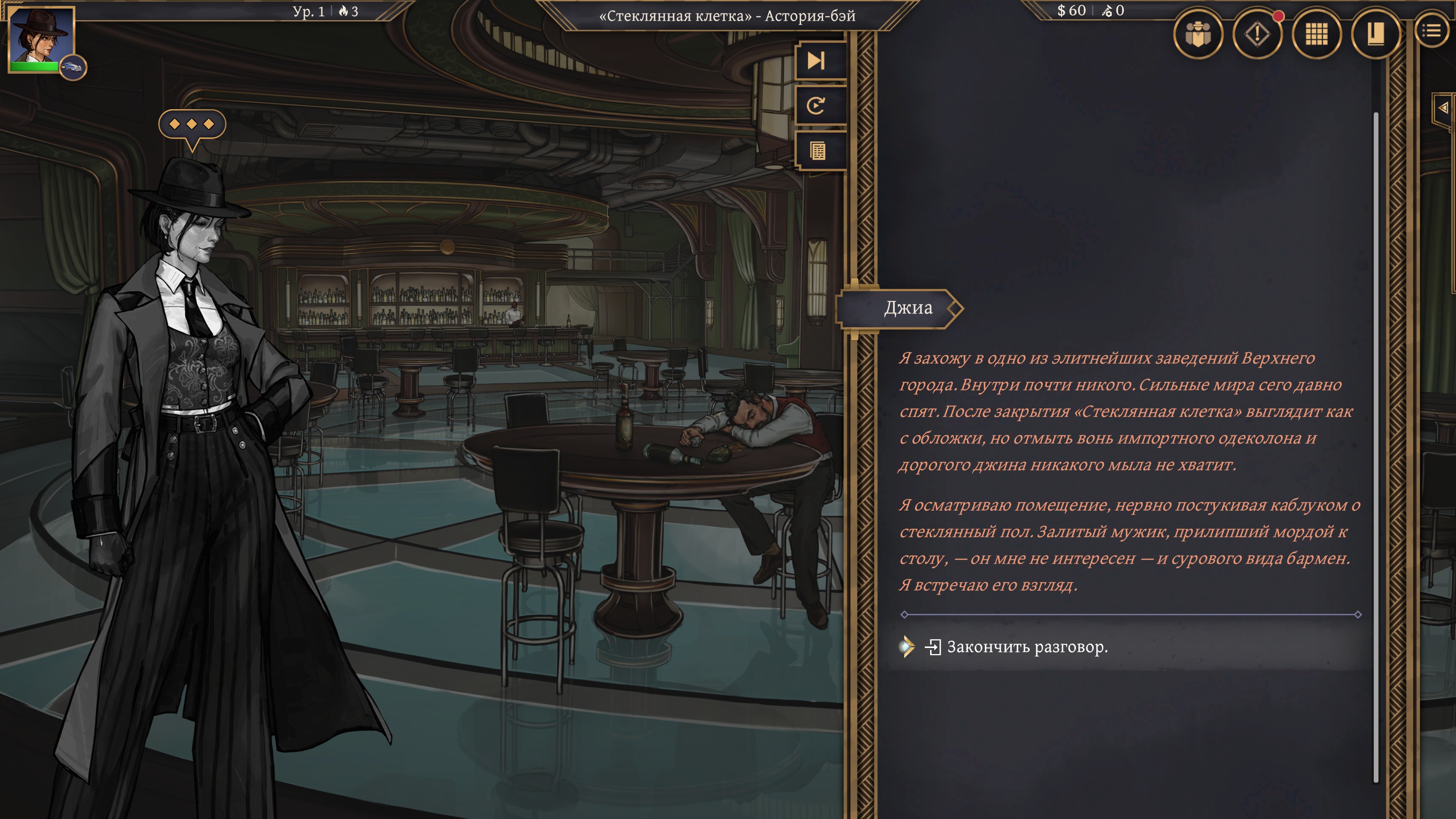Open the inventory grid icon
Image resolution: width=1456 pixels, height=819 pixels.
(x=1316, y=35)
